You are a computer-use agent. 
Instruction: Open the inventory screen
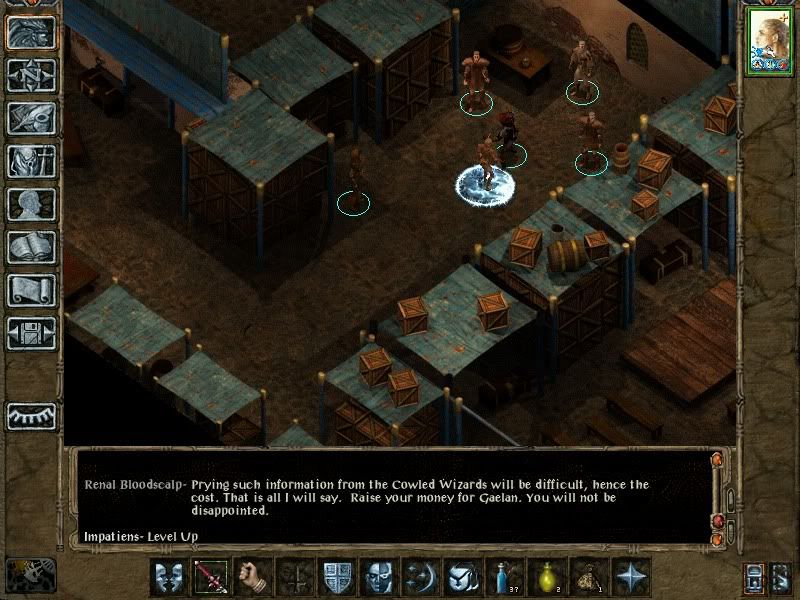click(x=31, y=161)
